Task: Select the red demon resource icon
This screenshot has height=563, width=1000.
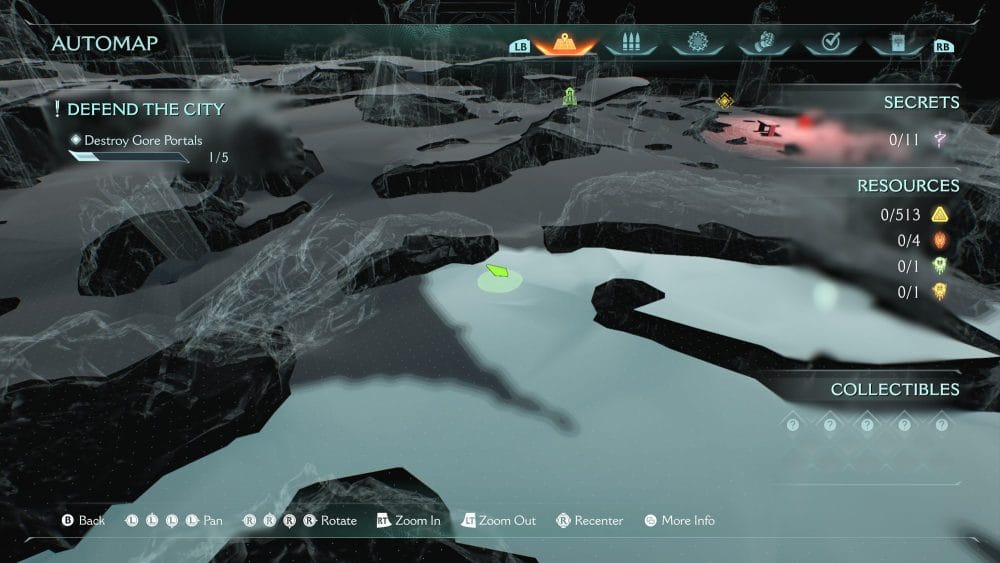Action: [x=940, y=240]
